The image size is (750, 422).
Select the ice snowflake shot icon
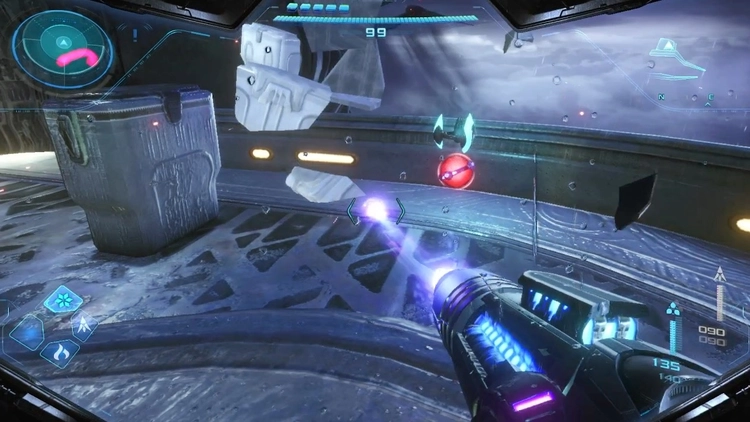pyautogui.click(x=64, y=300)
